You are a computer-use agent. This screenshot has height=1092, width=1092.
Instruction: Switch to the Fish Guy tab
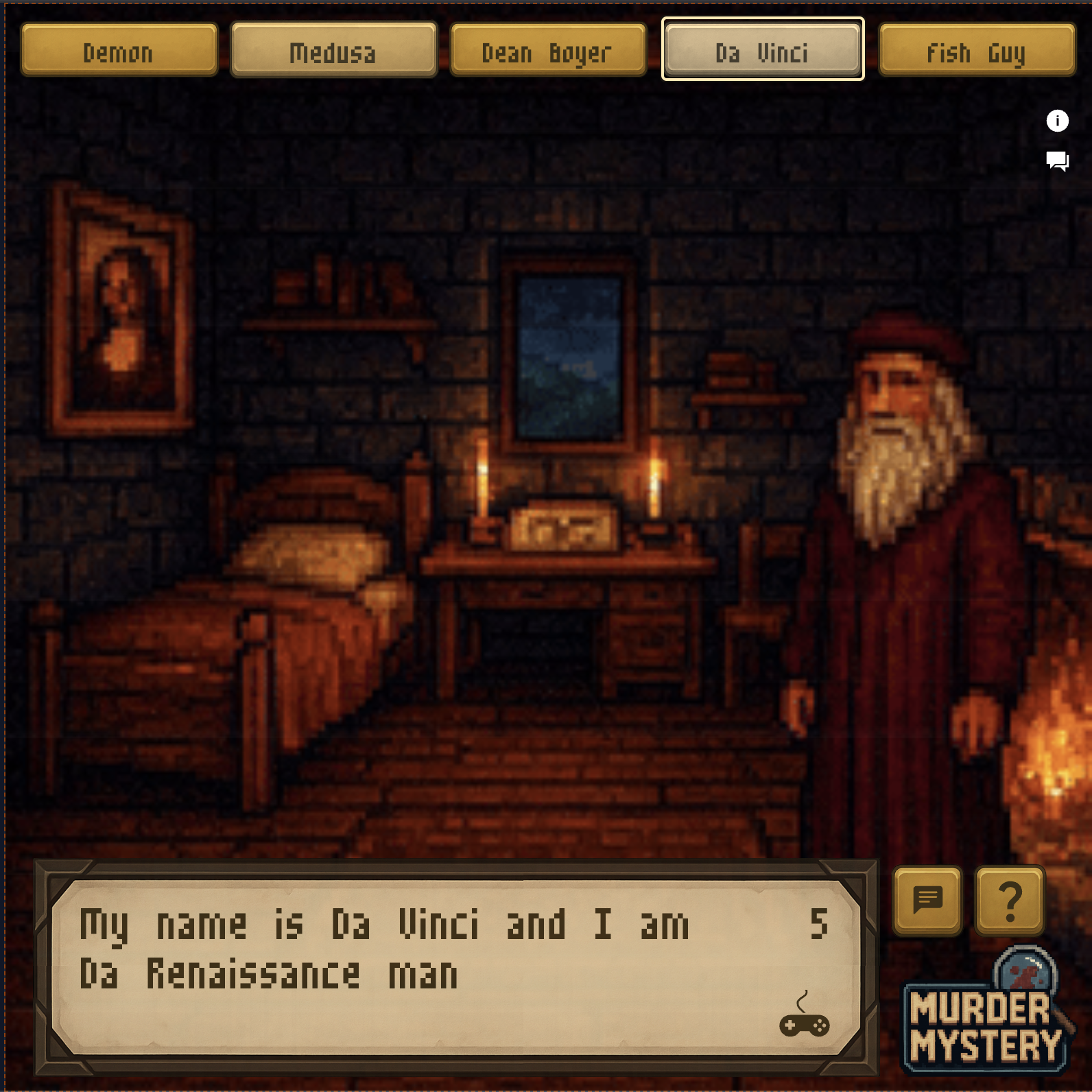click(x=976, y=50)
